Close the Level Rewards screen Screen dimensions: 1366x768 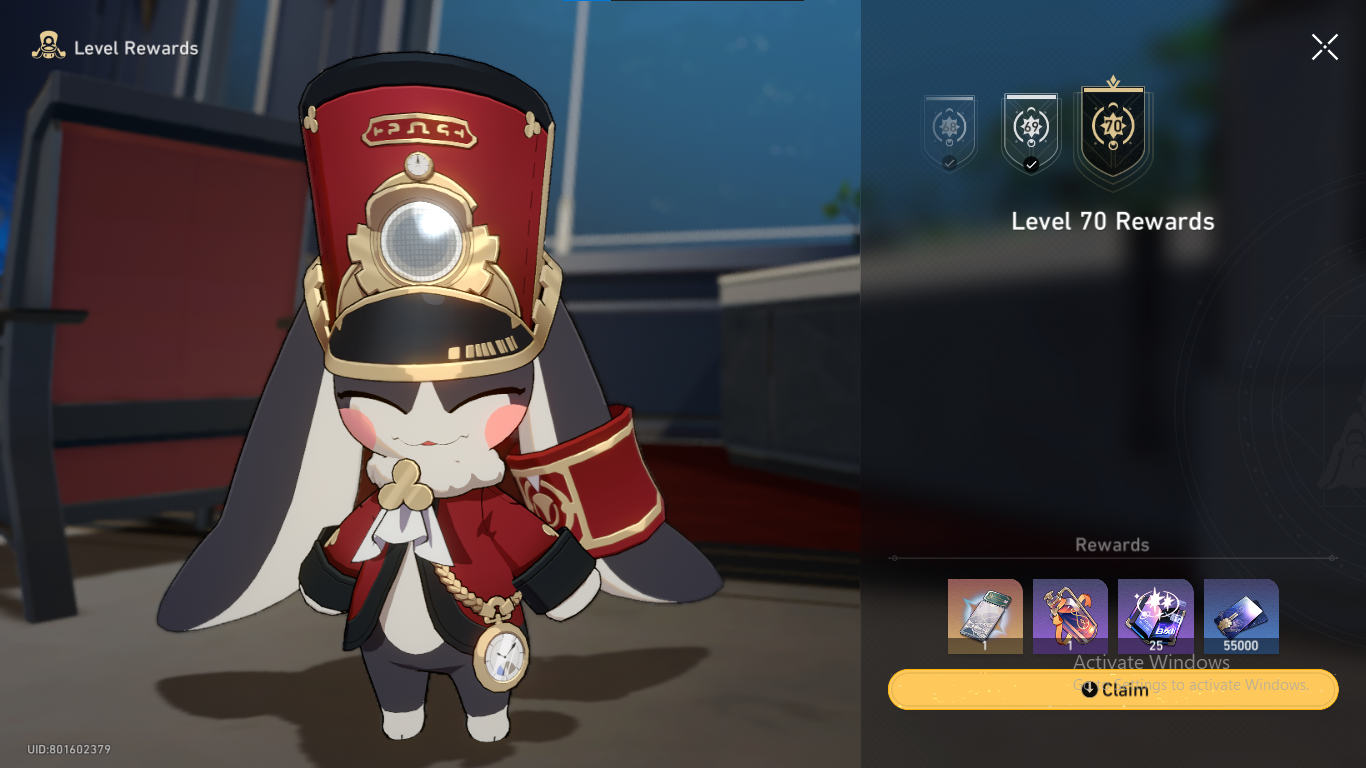point(1324,46)
